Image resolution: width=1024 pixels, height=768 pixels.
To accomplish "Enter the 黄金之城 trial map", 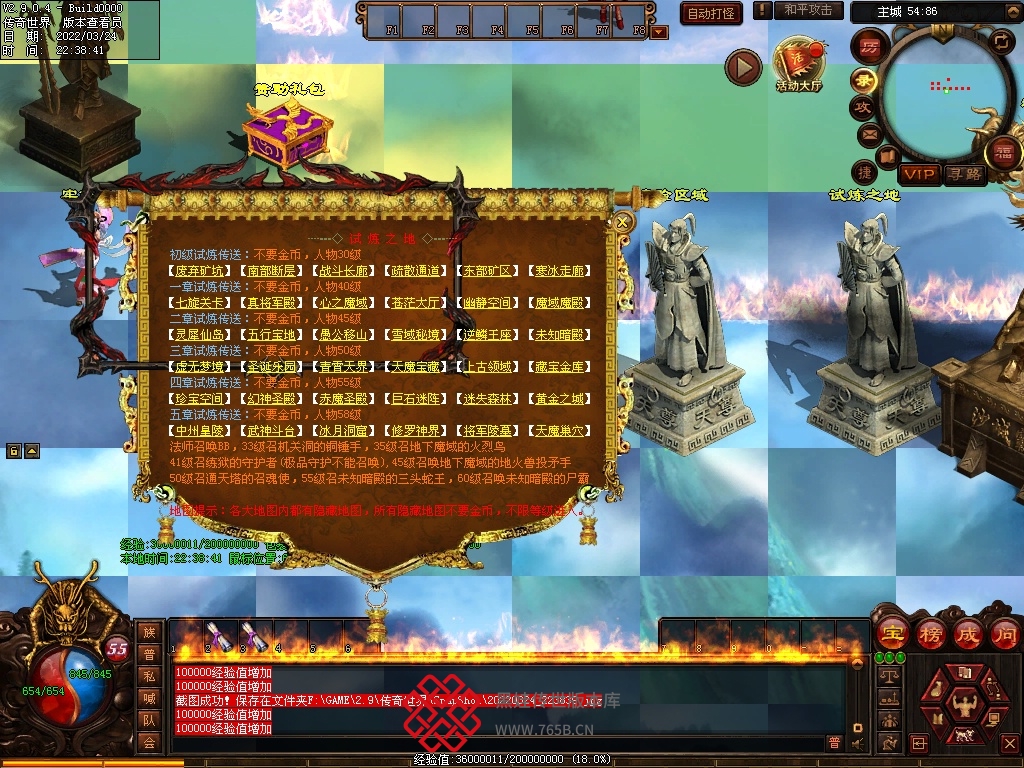I will pyautogui.click(x=561, y=398).
